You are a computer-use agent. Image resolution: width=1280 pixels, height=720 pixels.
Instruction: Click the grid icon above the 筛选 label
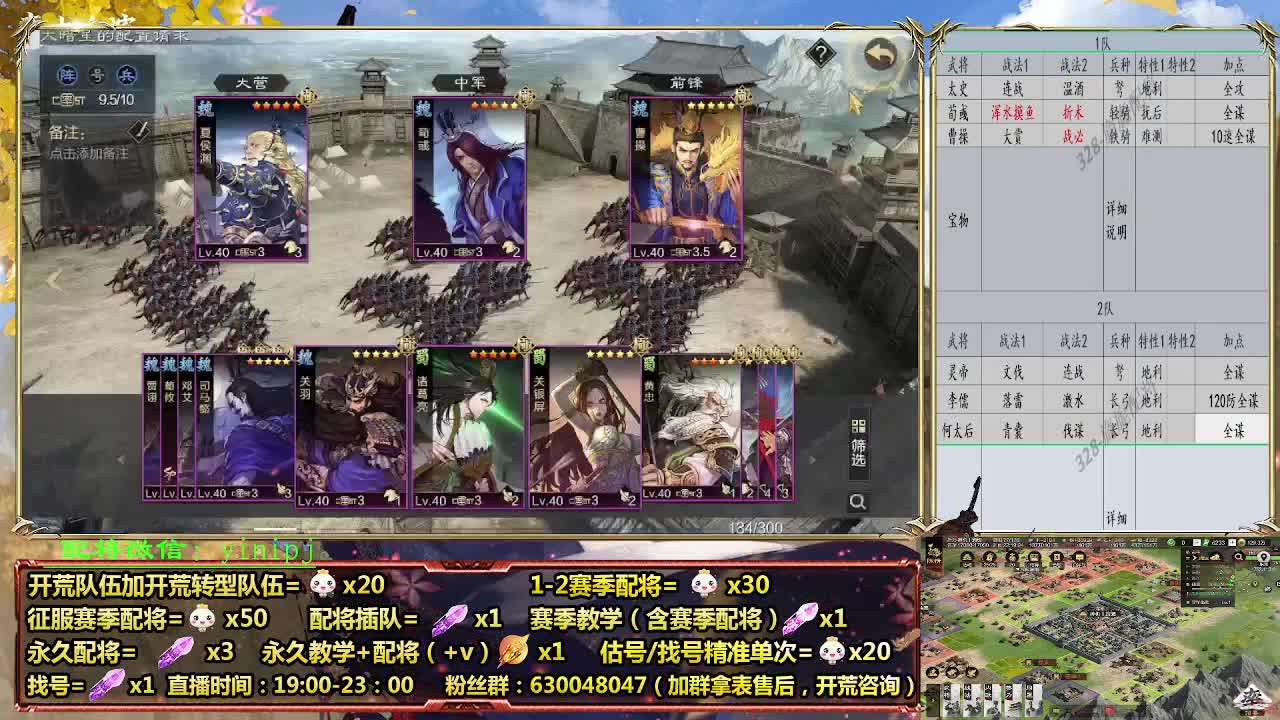tap(858, 426)
